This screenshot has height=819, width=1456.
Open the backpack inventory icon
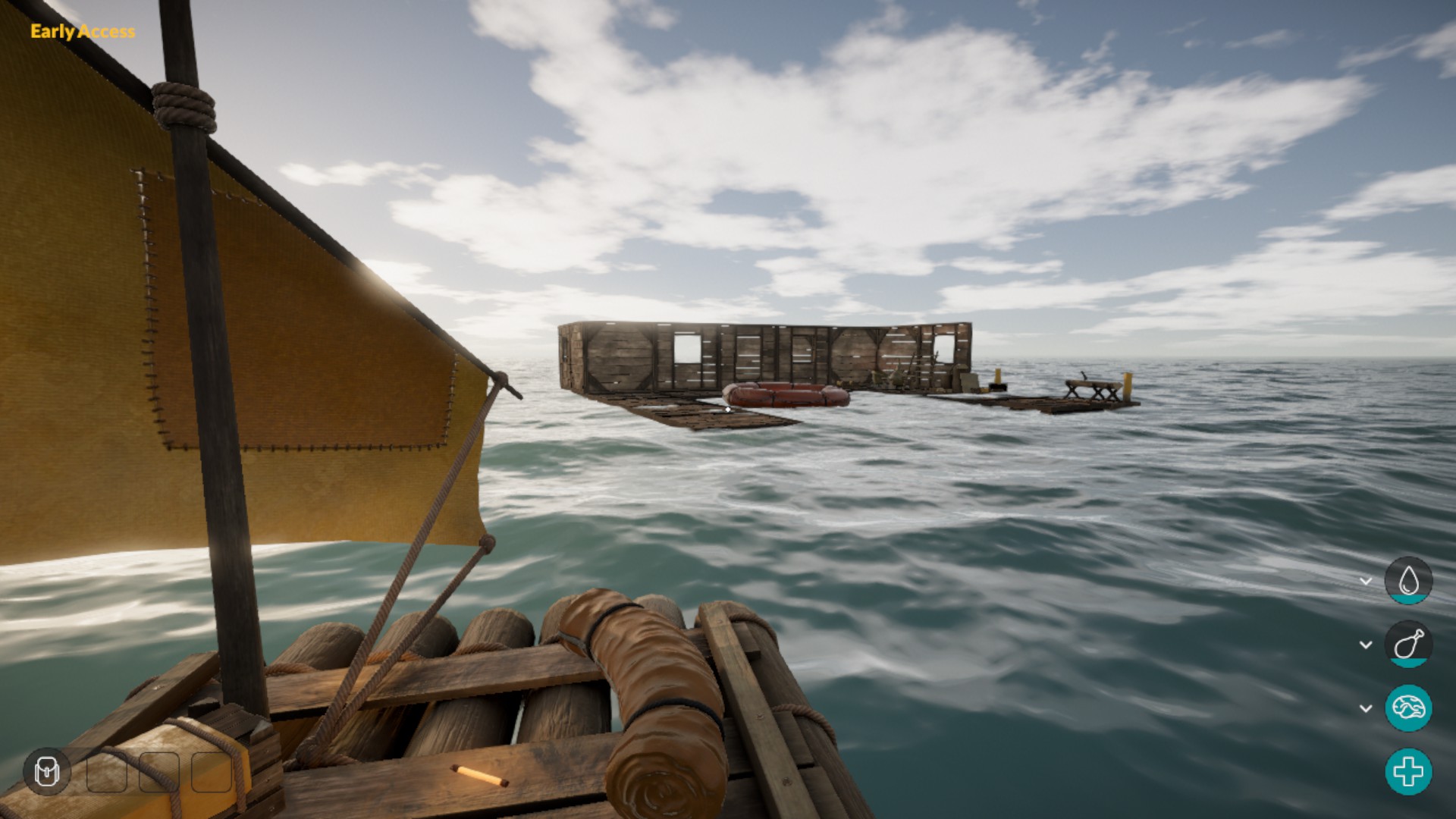point(47,772)
